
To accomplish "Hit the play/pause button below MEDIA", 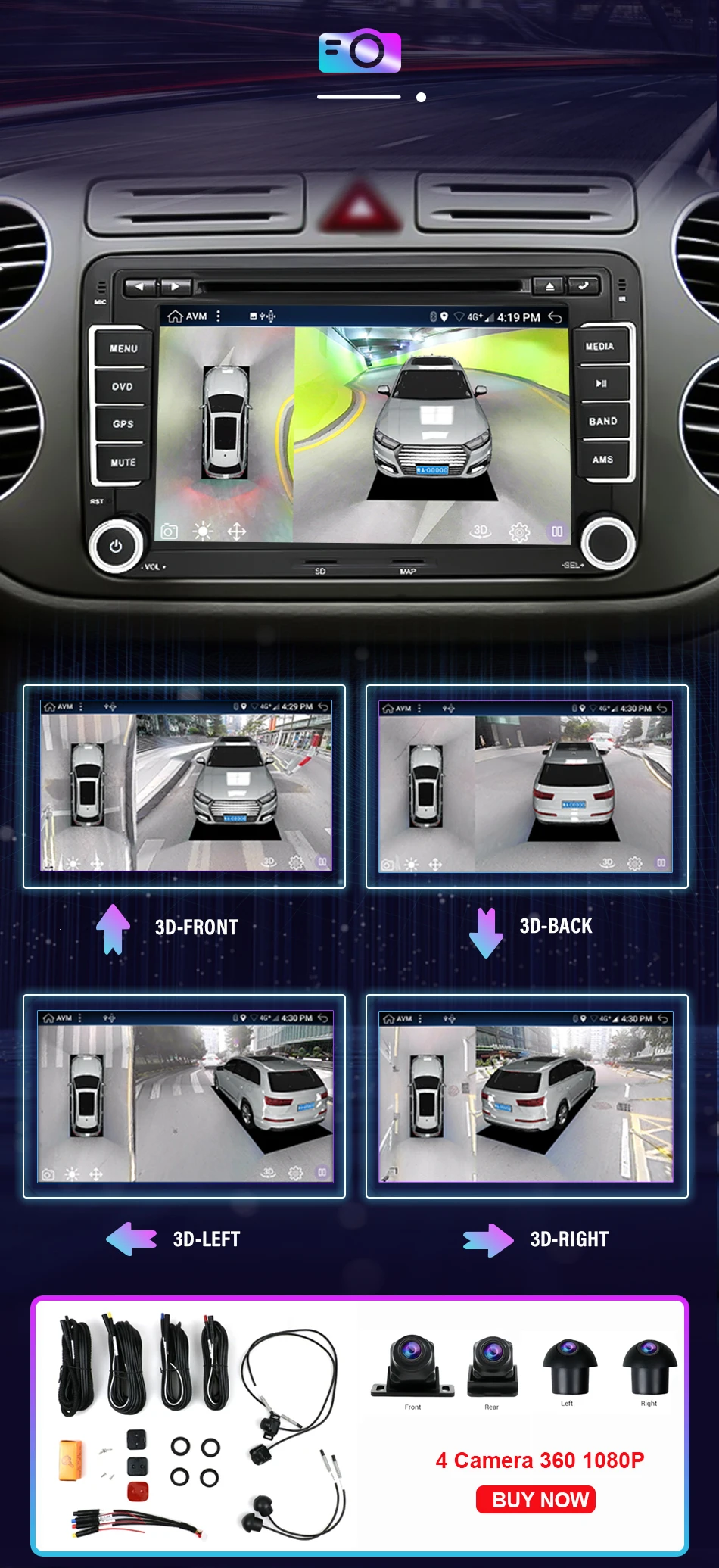I will (x=601, y=383).
